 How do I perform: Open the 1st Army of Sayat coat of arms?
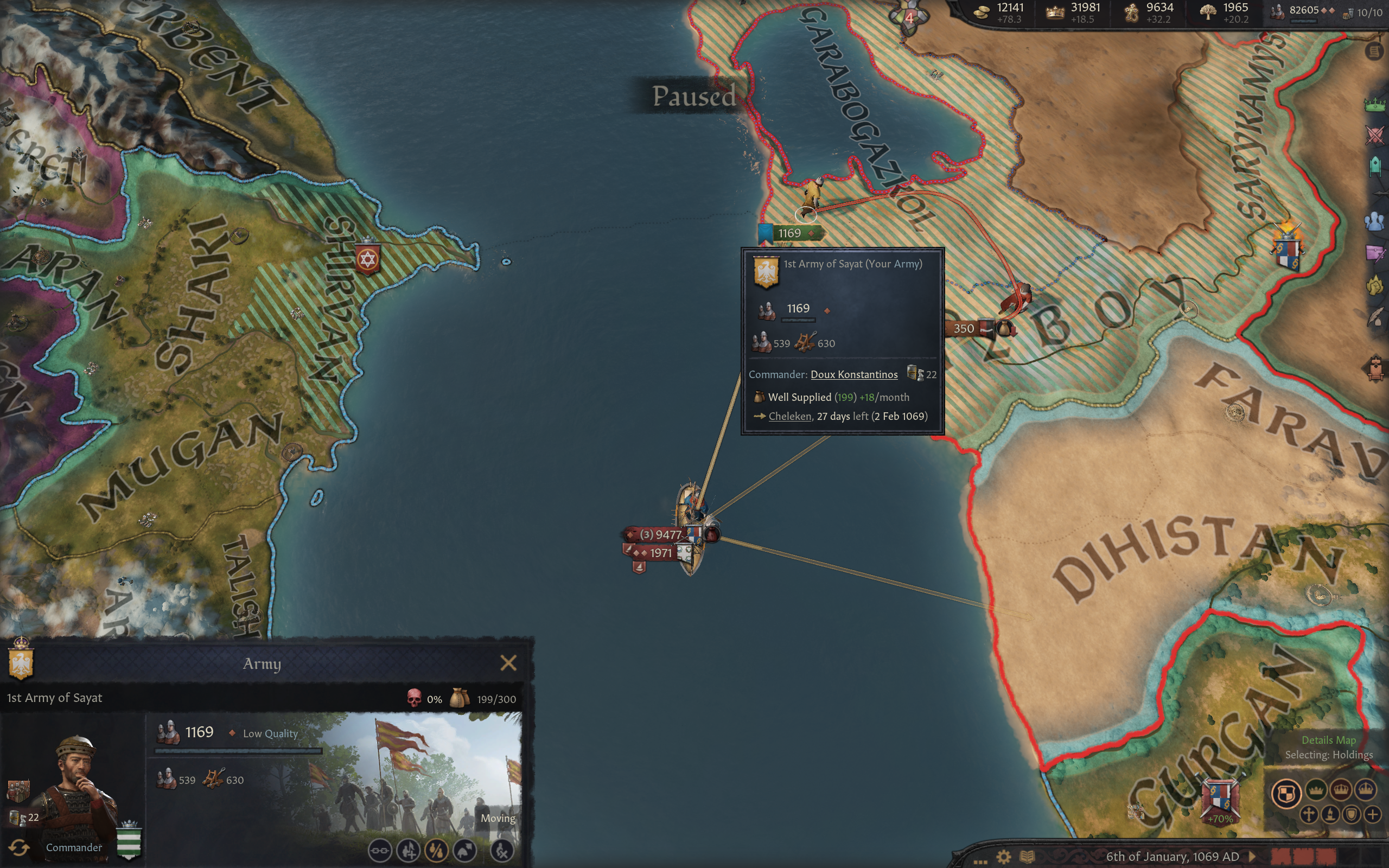21,662
